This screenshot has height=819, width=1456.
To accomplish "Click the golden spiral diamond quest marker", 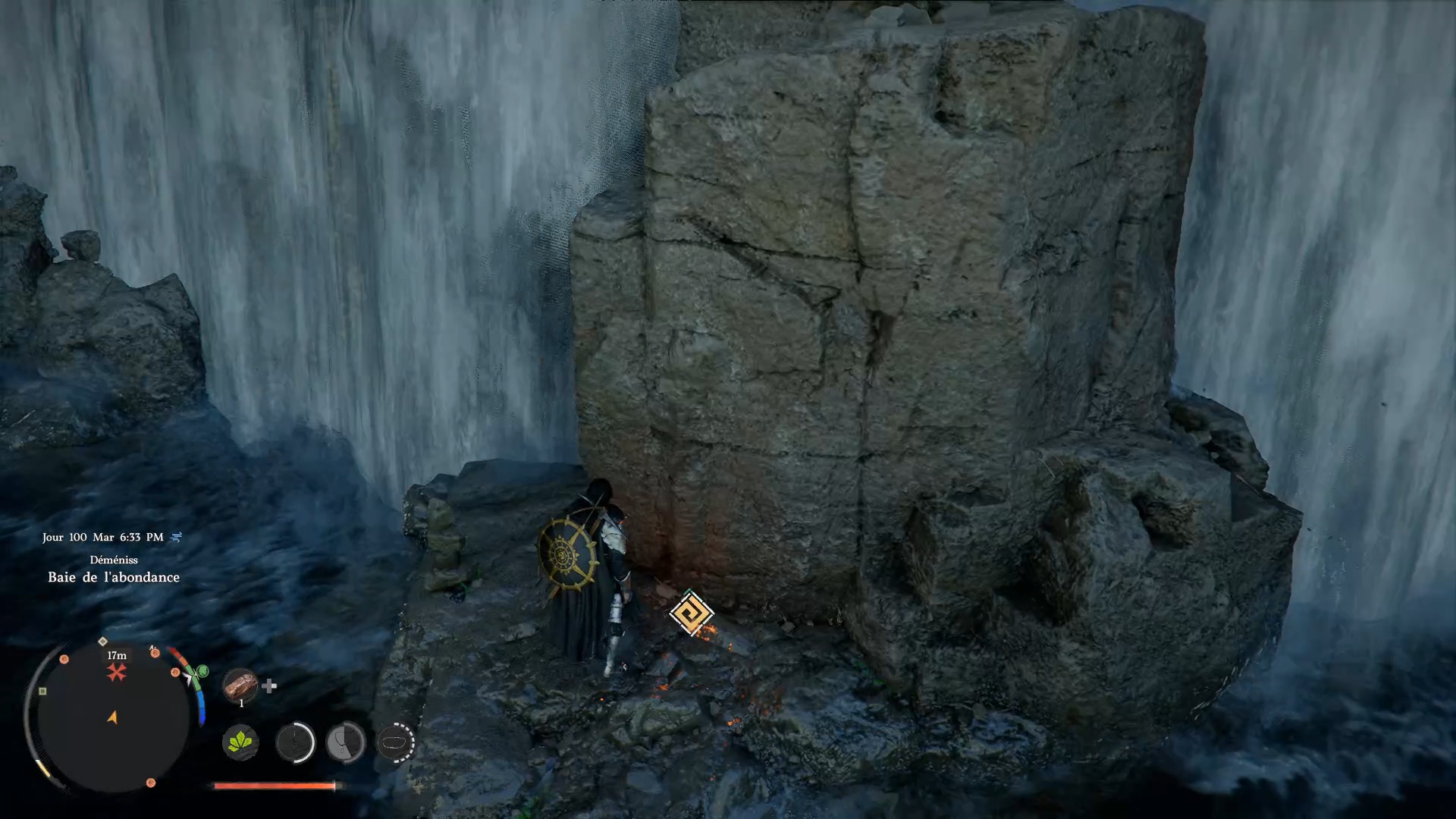I will (691, 613).
